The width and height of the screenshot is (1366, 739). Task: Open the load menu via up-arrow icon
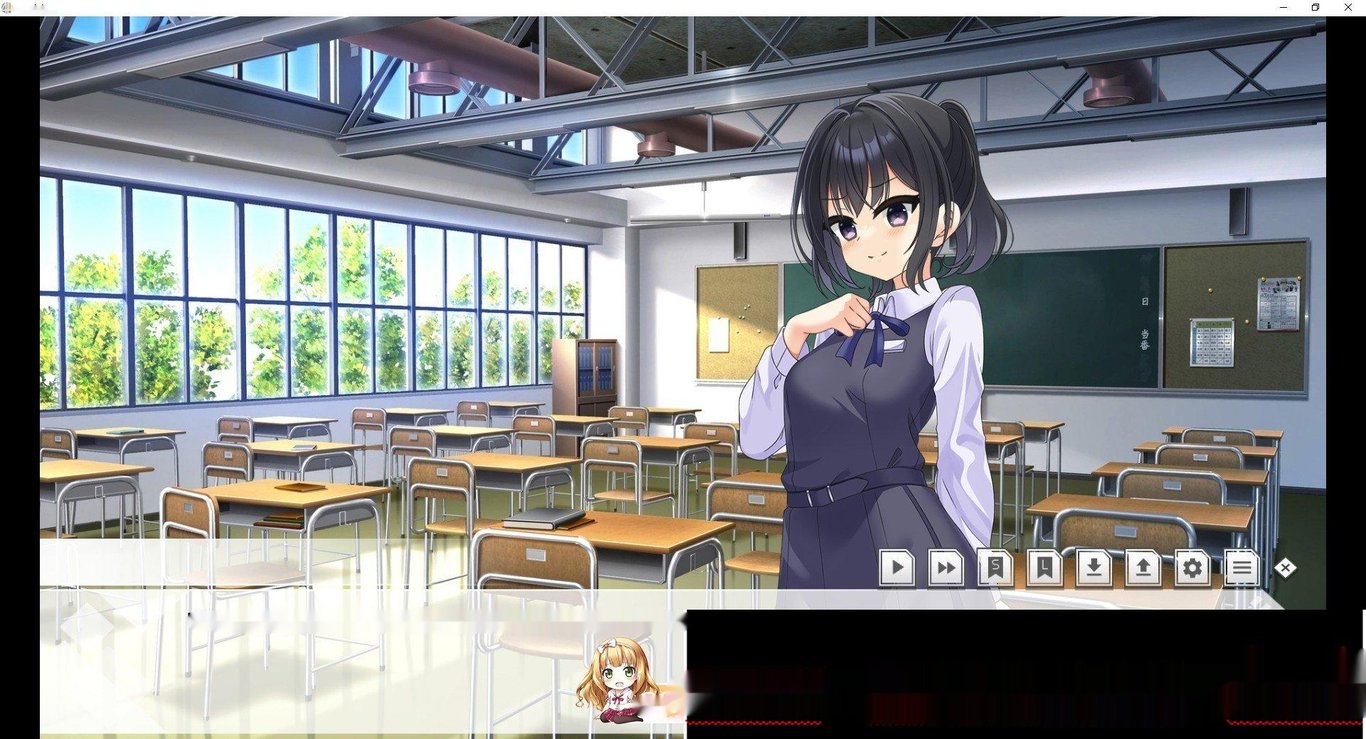click(x=1142, y=568)
